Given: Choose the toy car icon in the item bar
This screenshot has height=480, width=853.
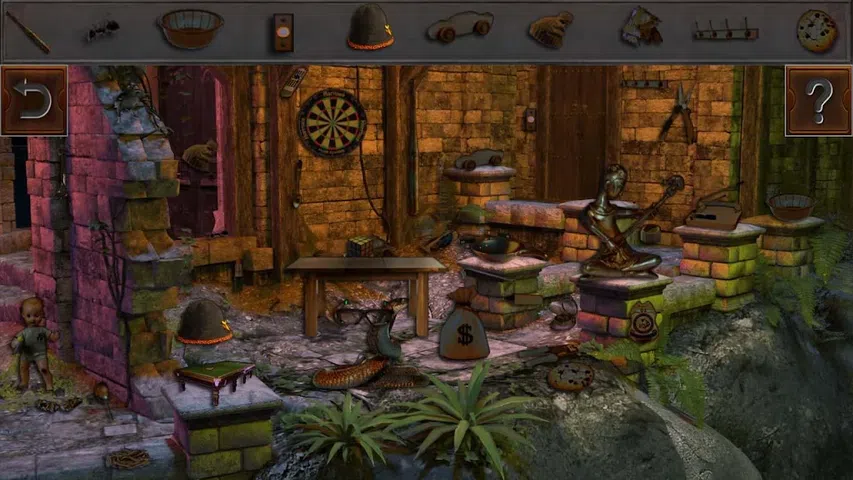Looking at the screenshot, I should pyautogui.click(x=459, y=28).
